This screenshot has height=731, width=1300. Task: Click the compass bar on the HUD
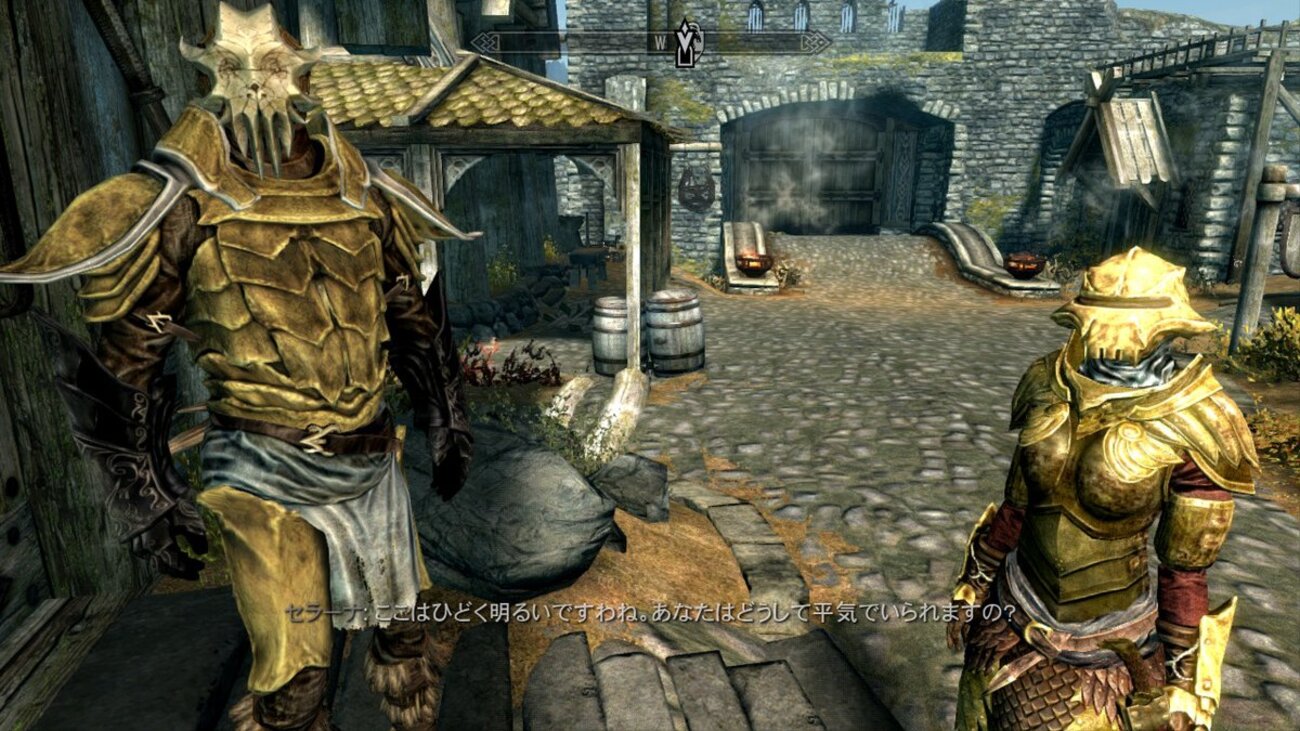pos(560,42)
